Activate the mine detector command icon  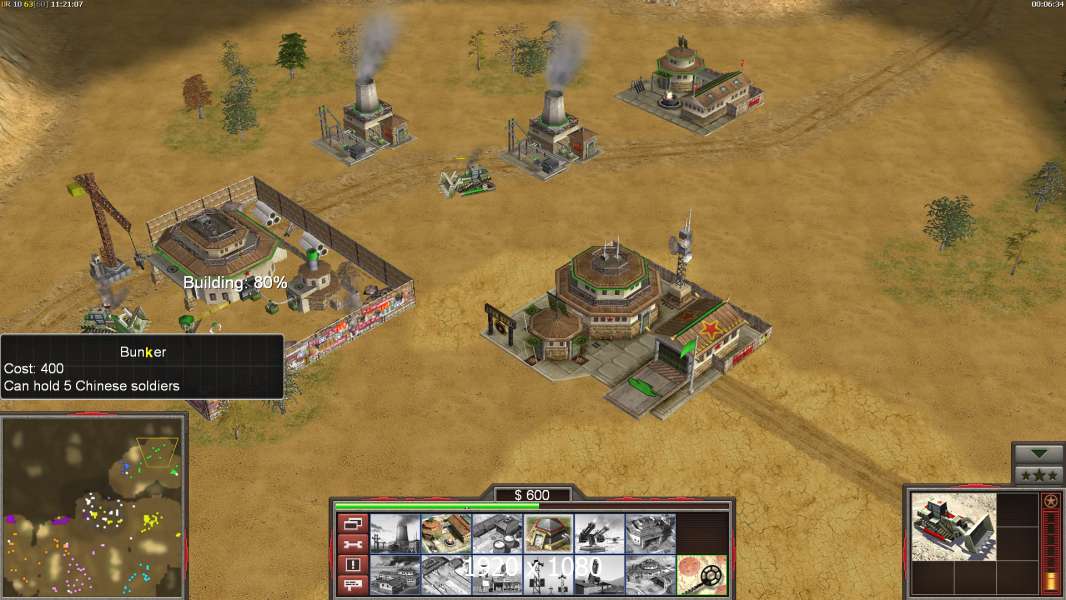tap(702, 575)
